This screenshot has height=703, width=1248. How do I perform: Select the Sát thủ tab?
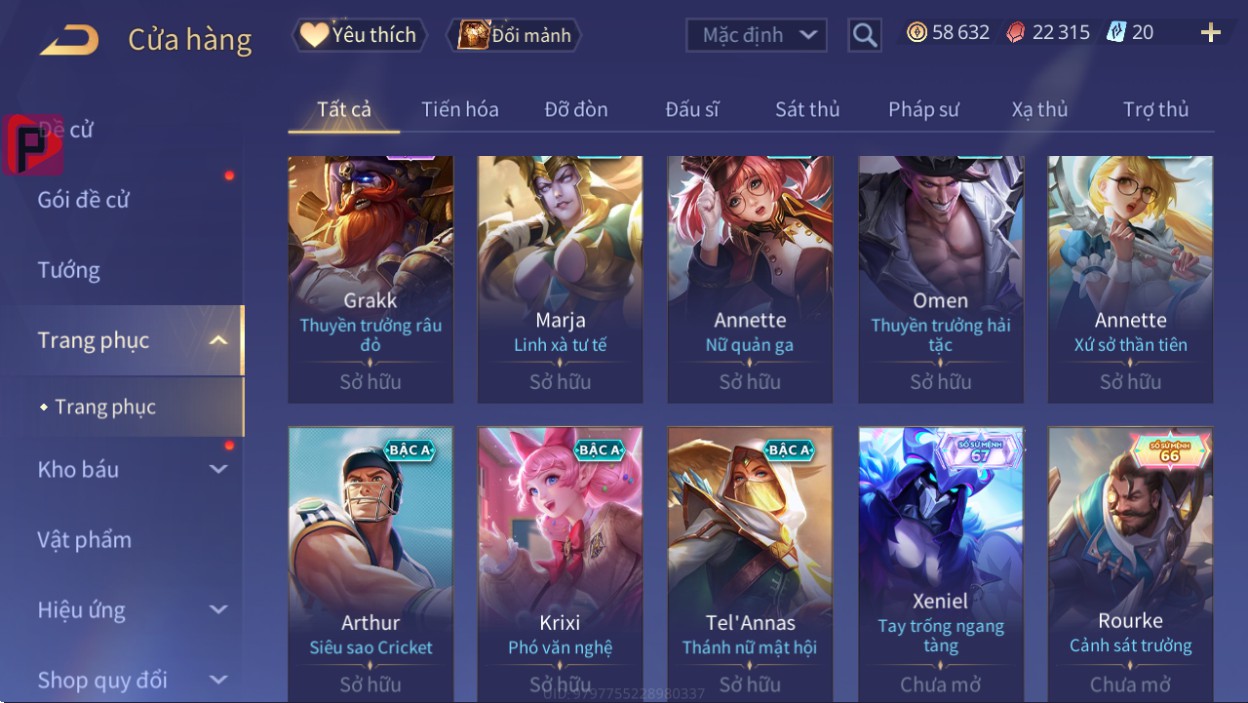pos(807,110)
